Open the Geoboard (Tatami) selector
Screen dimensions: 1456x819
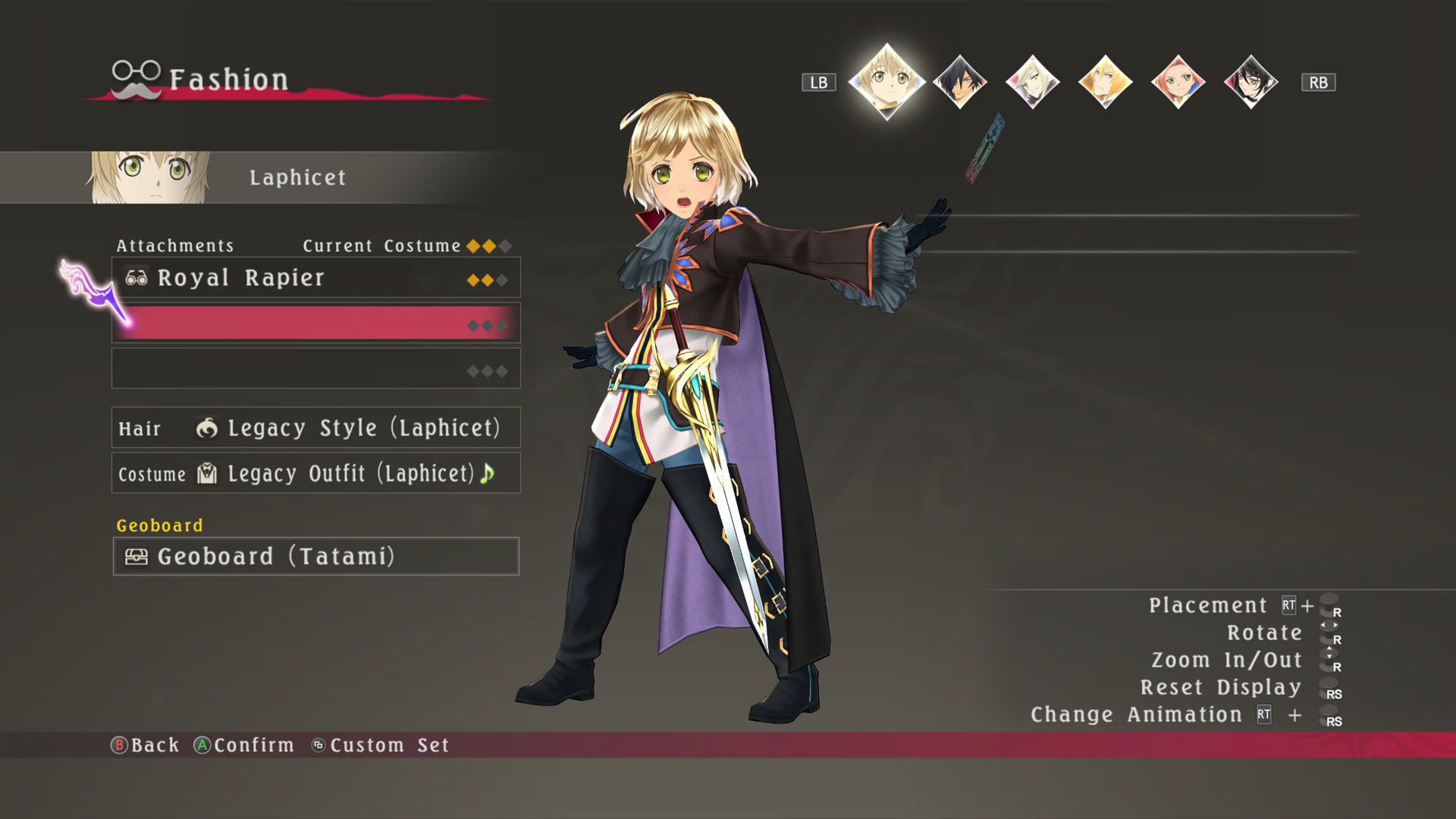point(315,557)
